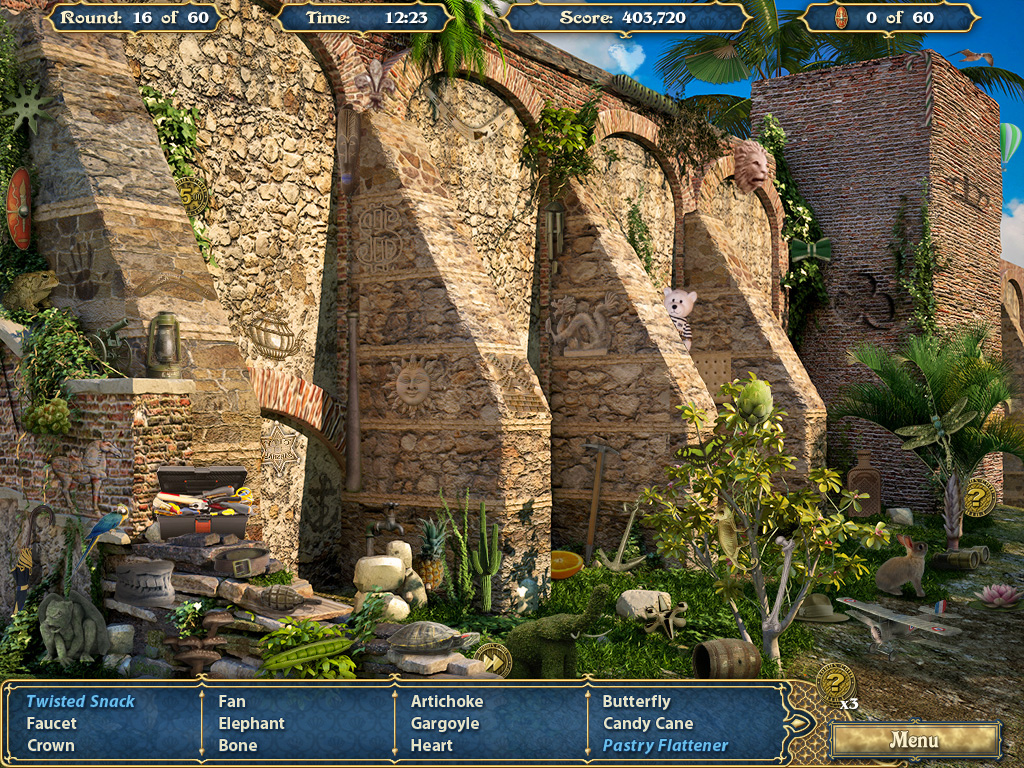Pick the Elephant list entry
The width and height of the screenshot is (1024, 768).
(x=252, y=723)
